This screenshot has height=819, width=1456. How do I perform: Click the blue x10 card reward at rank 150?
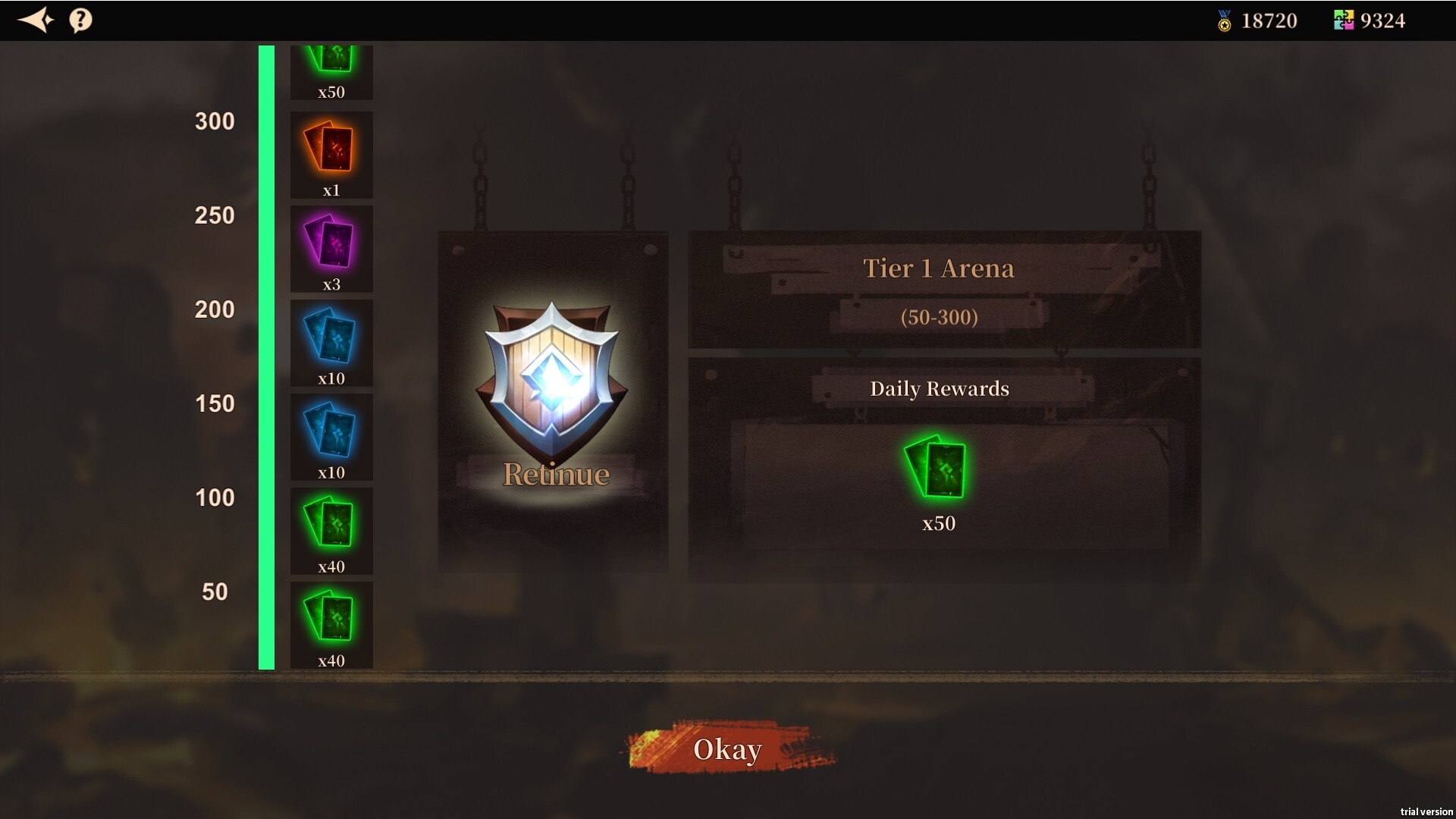pyautogui.click(x=331, y=434)
